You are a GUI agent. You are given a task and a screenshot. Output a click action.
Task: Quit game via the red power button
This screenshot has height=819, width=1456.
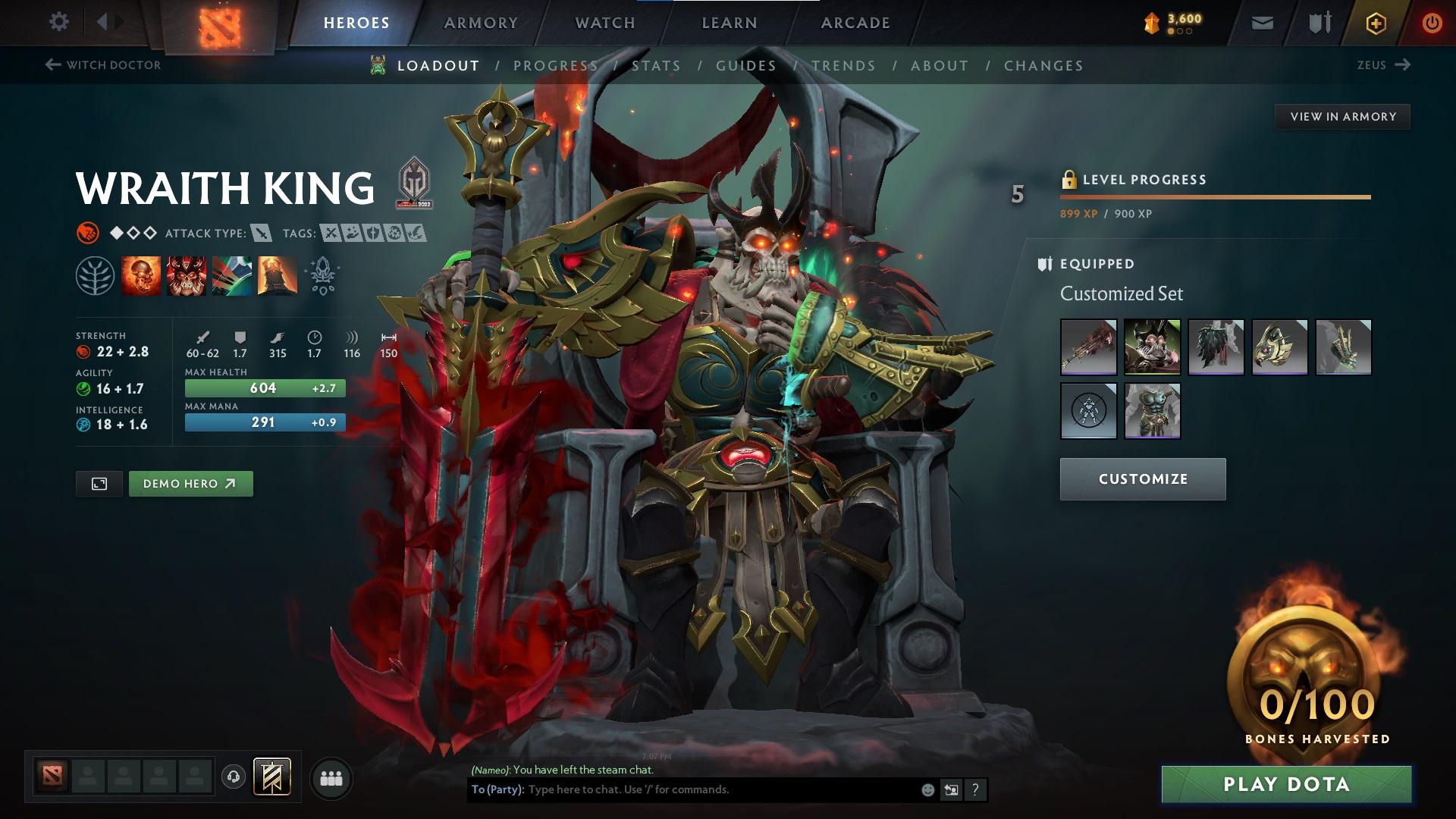(x=1432, y=23)
